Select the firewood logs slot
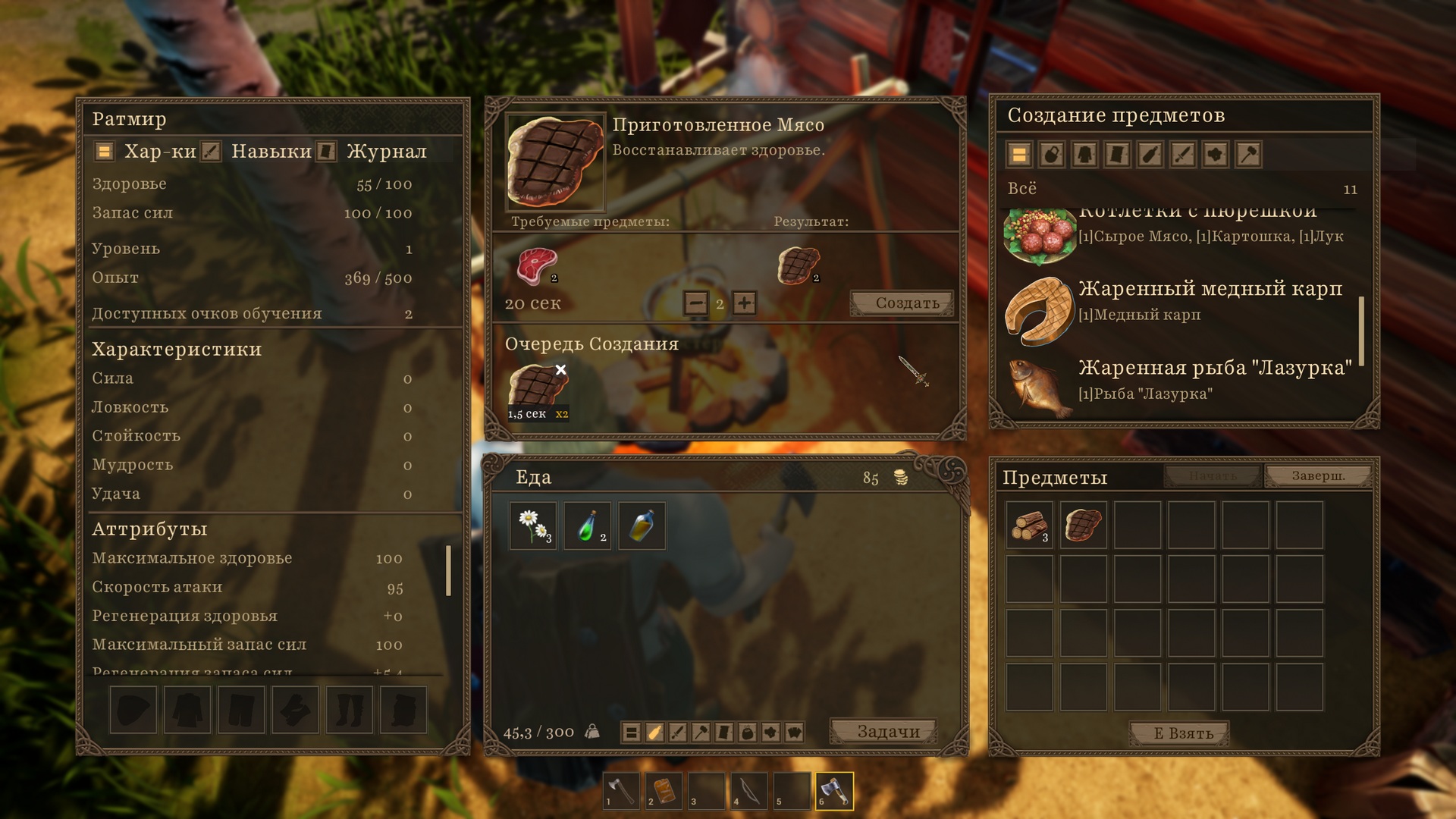Viewport: 1456px width, 819px height. 1029,525
